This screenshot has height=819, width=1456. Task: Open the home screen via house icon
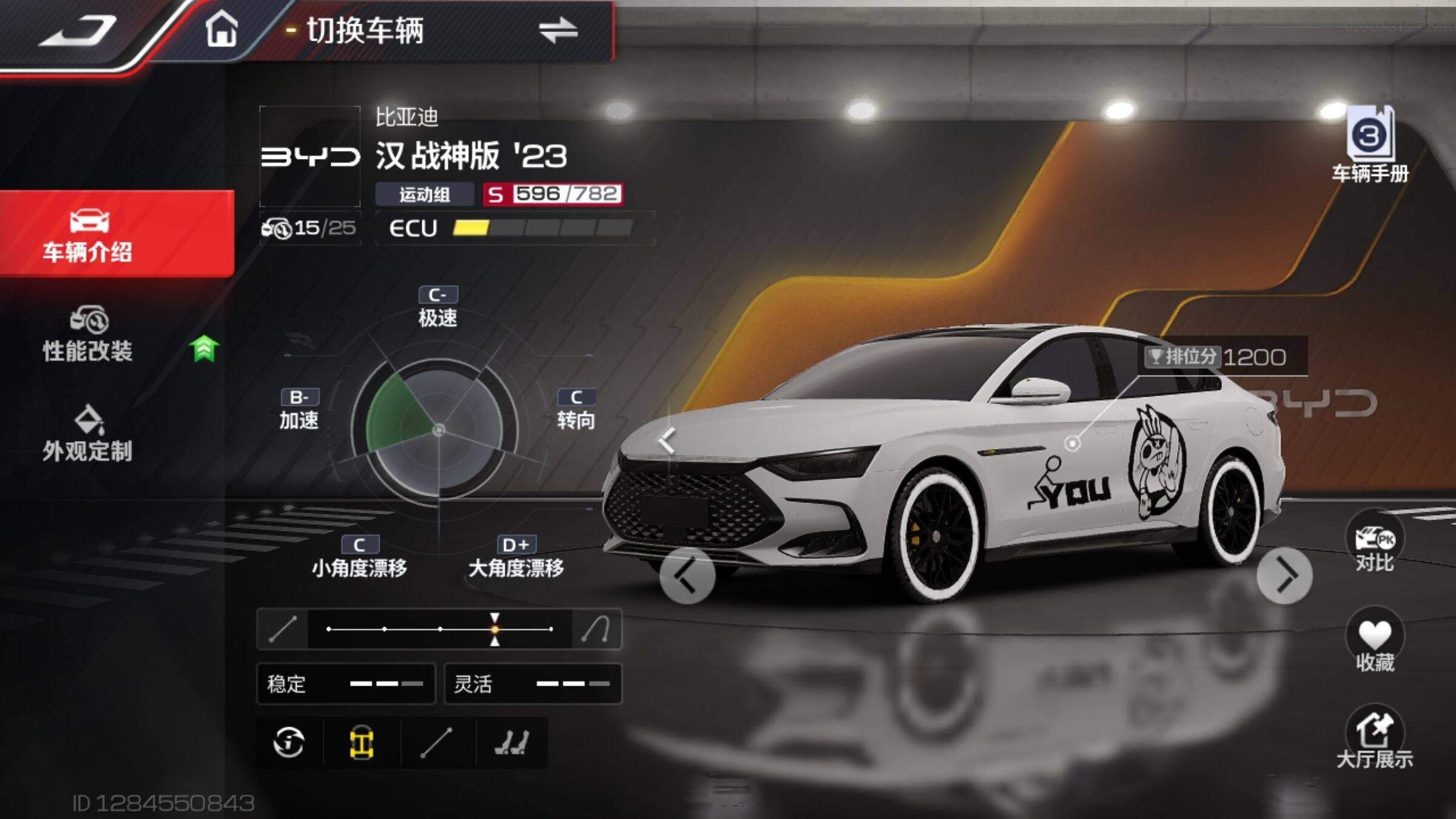point(221,30)
